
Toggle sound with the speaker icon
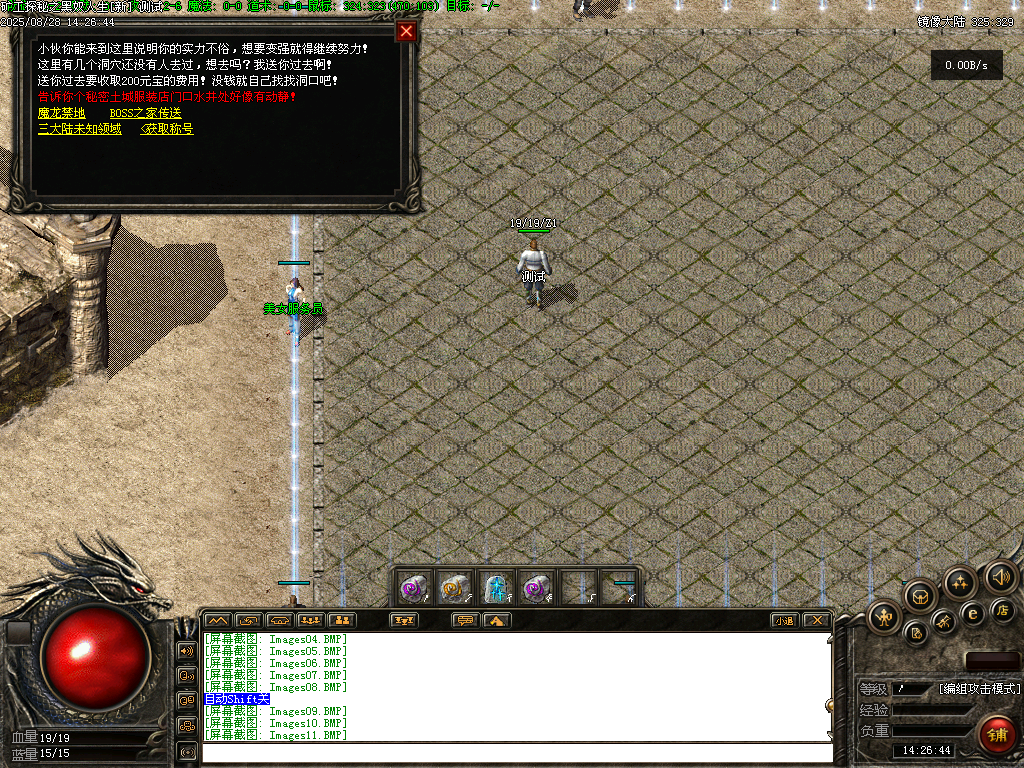pyautogui.click(x=1000, y=576)
